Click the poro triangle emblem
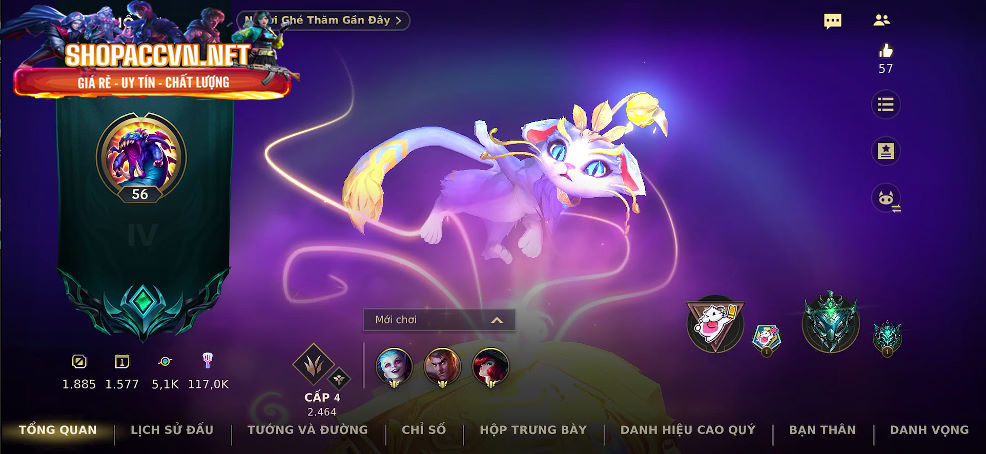The width and height of the screenshot is (986, 454). (715, 324)
